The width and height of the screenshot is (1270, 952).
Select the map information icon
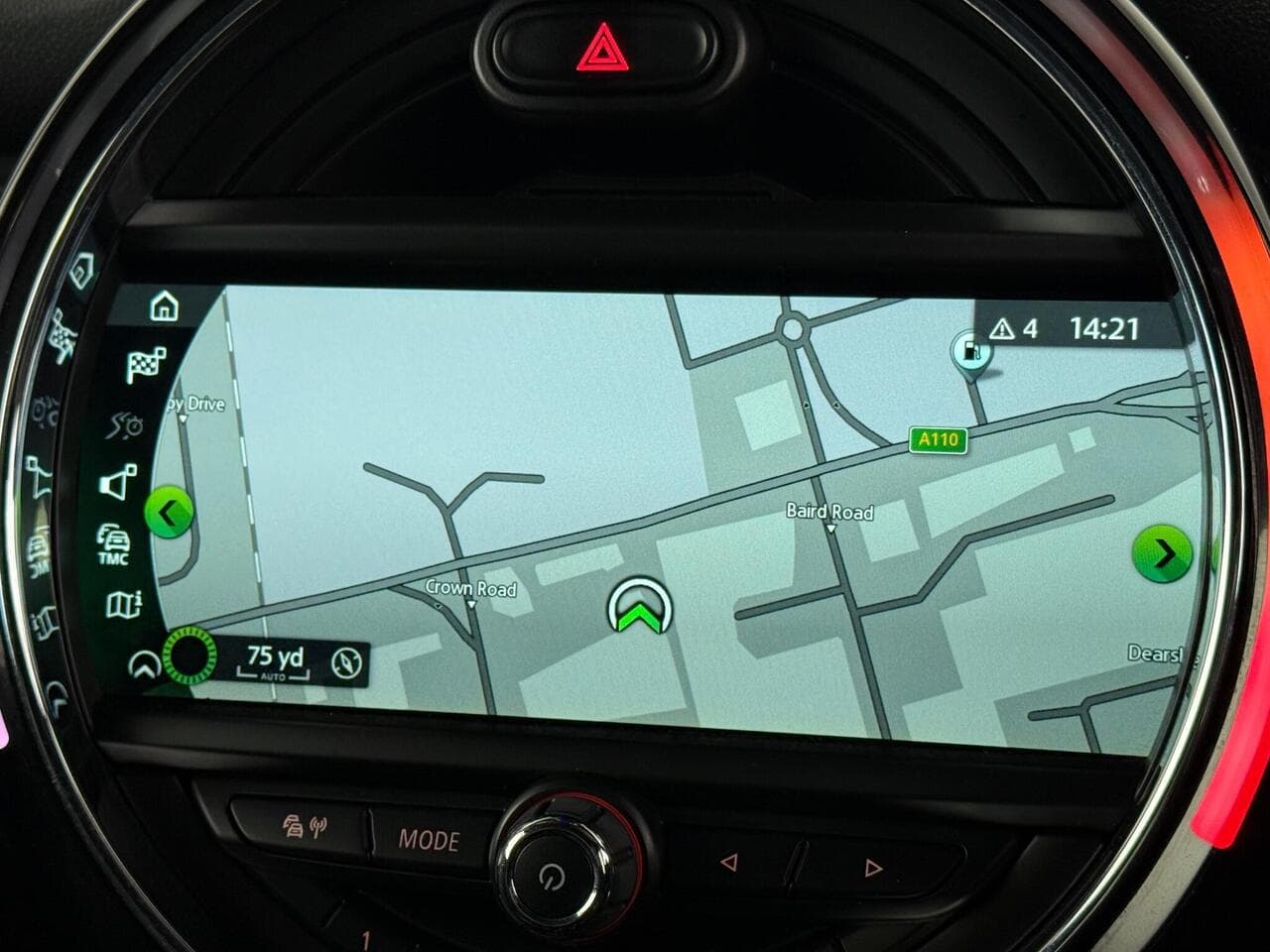(x=124, y=603)
